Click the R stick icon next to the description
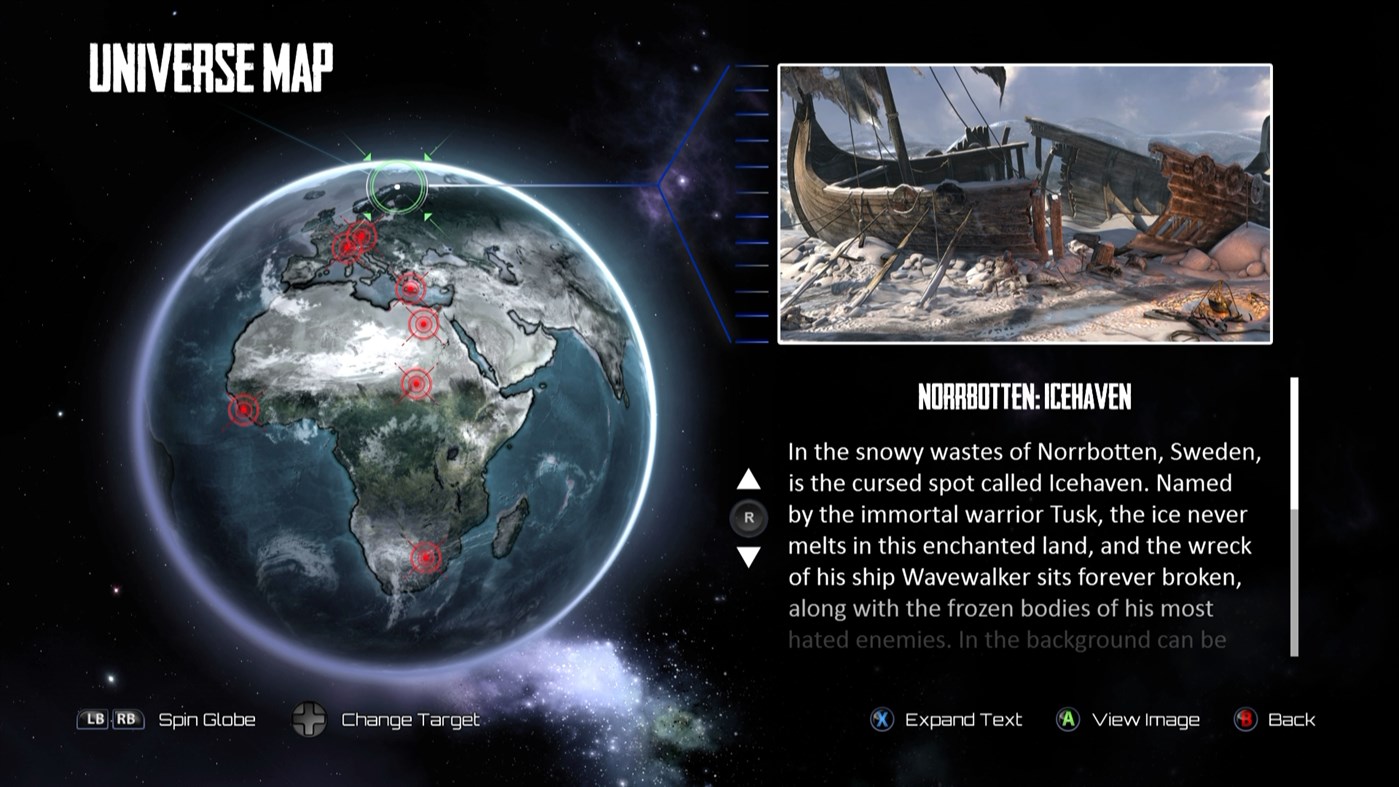 (x=747, y=517)
